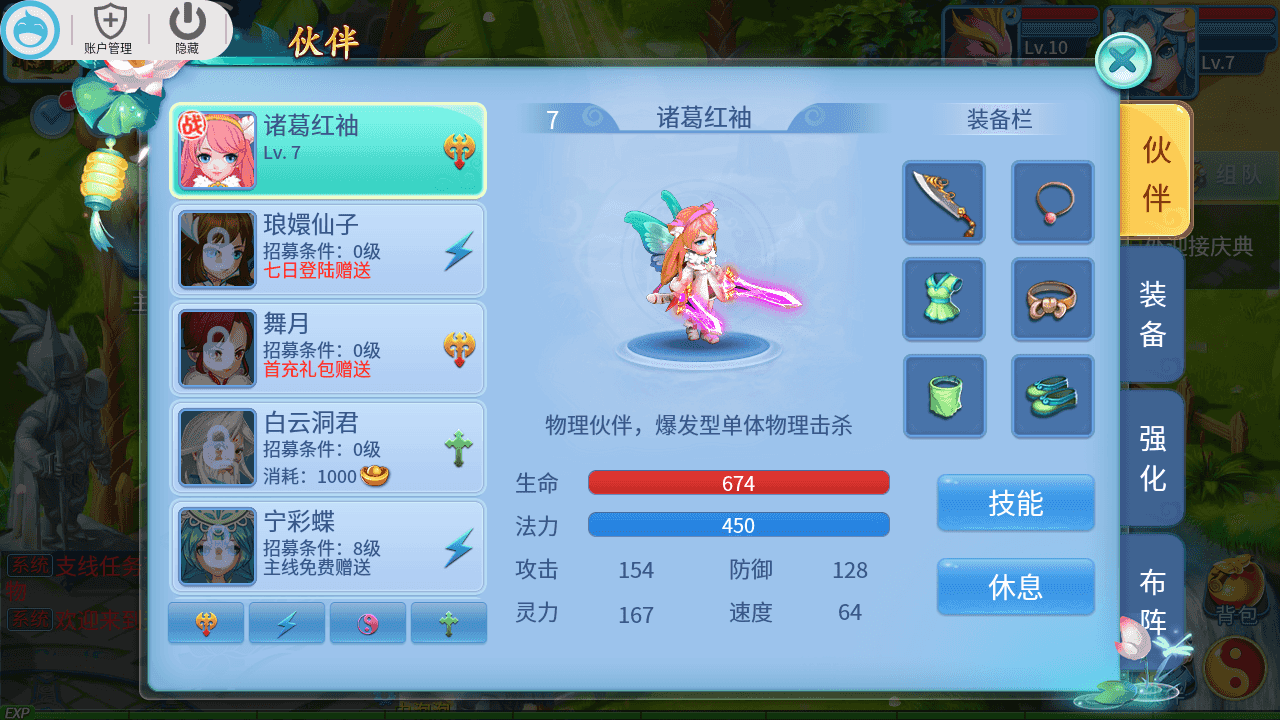1280x720 pixels.
Task: Click the weapon sword equipment slot
Action: [944, 202]
